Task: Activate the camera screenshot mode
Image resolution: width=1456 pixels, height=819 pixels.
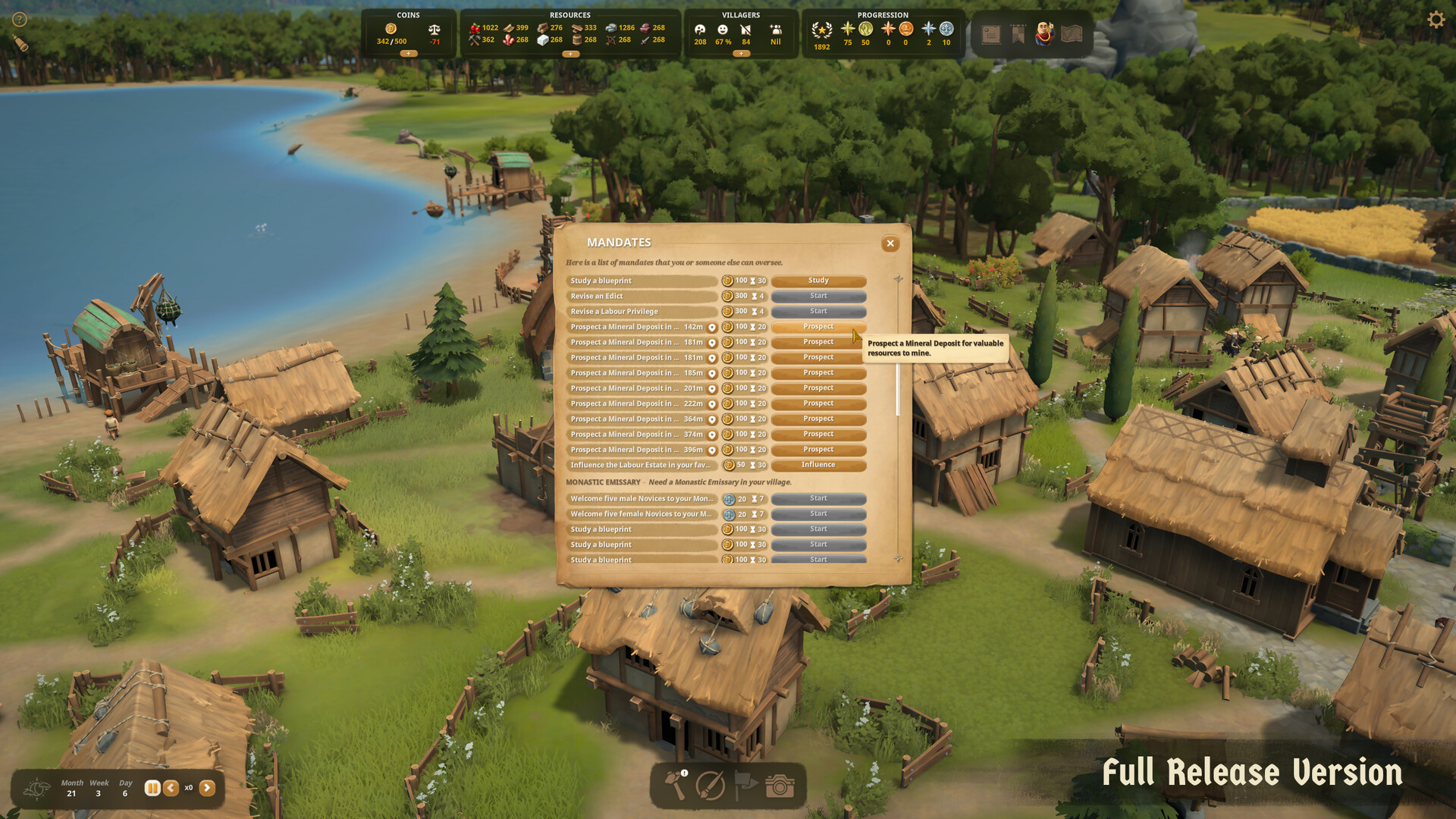Action: coord(779,786)
